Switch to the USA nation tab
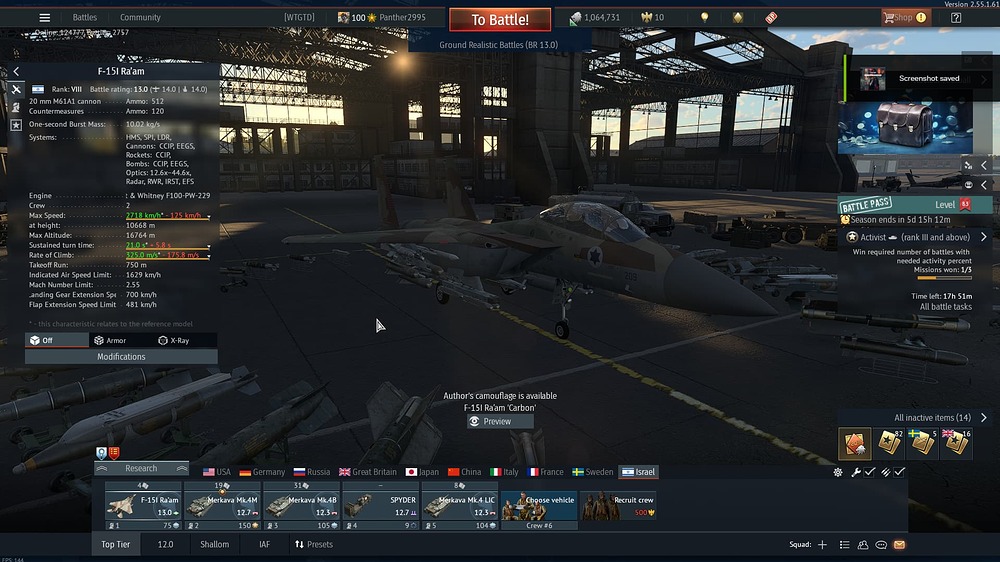 pyautogui.click(x=216, y=472)
